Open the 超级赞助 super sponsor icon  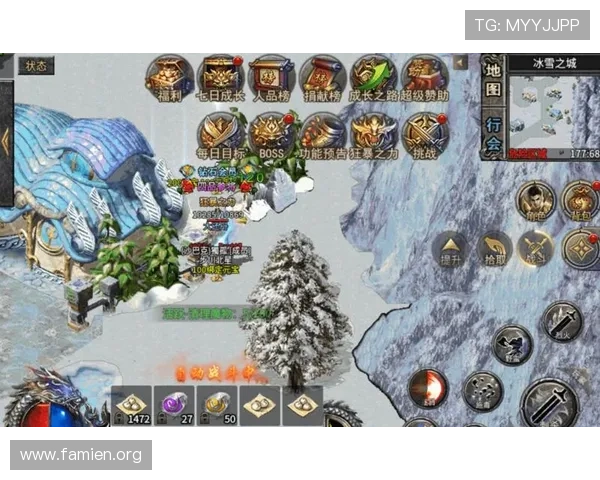[424, 77]
